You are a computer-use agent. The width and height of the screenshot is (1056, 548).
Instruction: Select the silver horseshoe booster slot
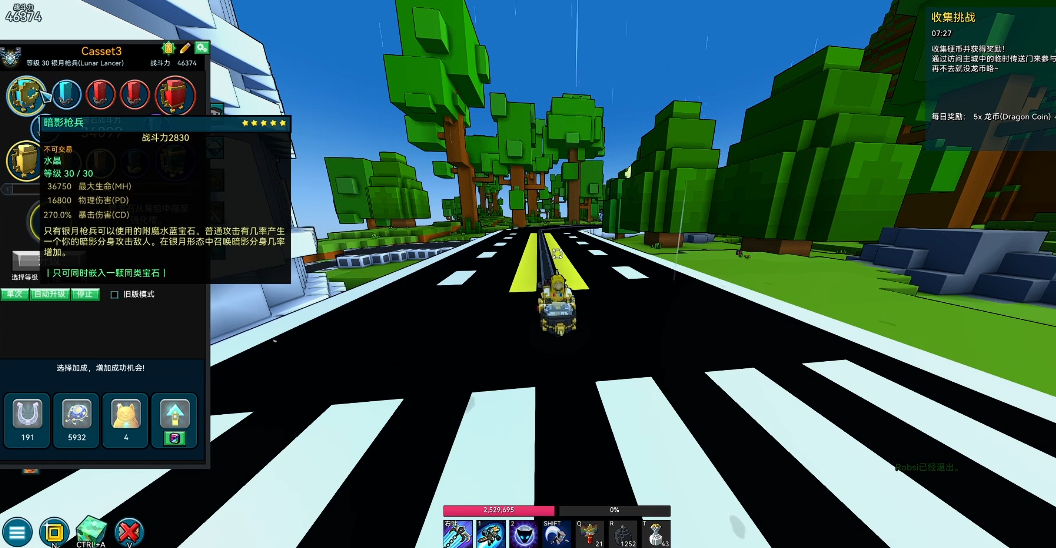(28, 414)
